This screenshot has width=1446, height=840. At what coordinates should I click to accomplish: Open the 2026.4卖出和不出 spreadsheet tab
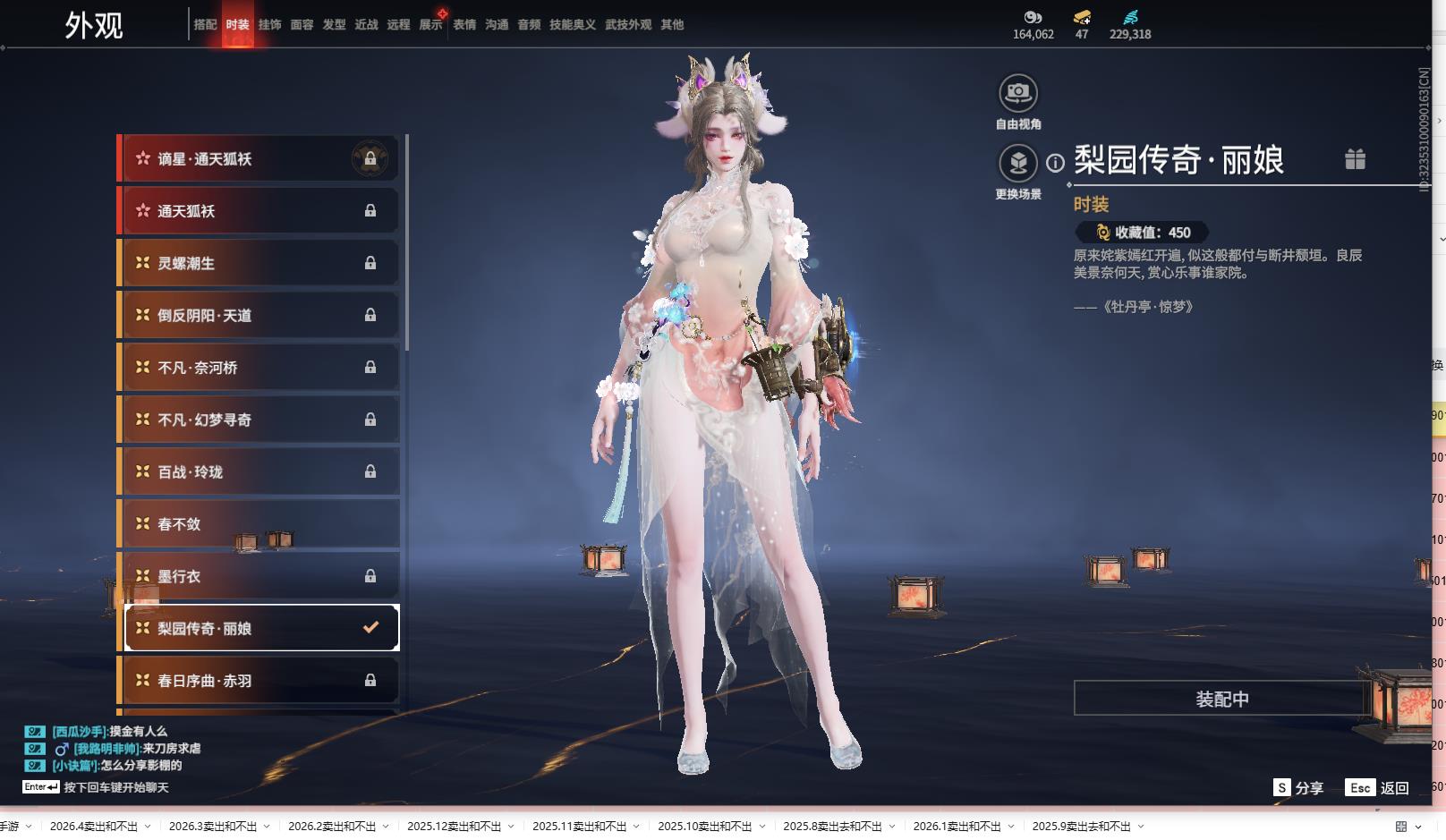coord(93,827)
